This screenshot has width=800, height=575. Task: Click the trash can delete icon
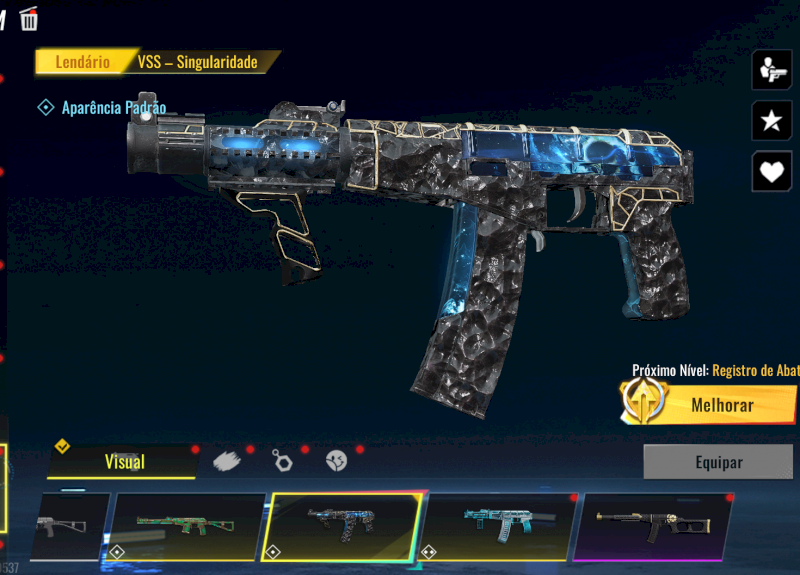[x=29, y=18]
